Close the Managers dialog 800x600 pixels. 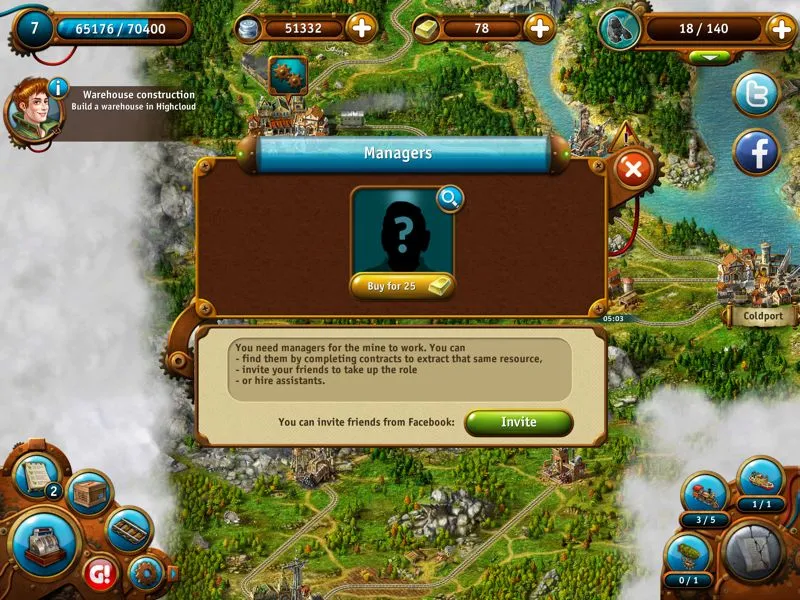(x=632, y=169)
